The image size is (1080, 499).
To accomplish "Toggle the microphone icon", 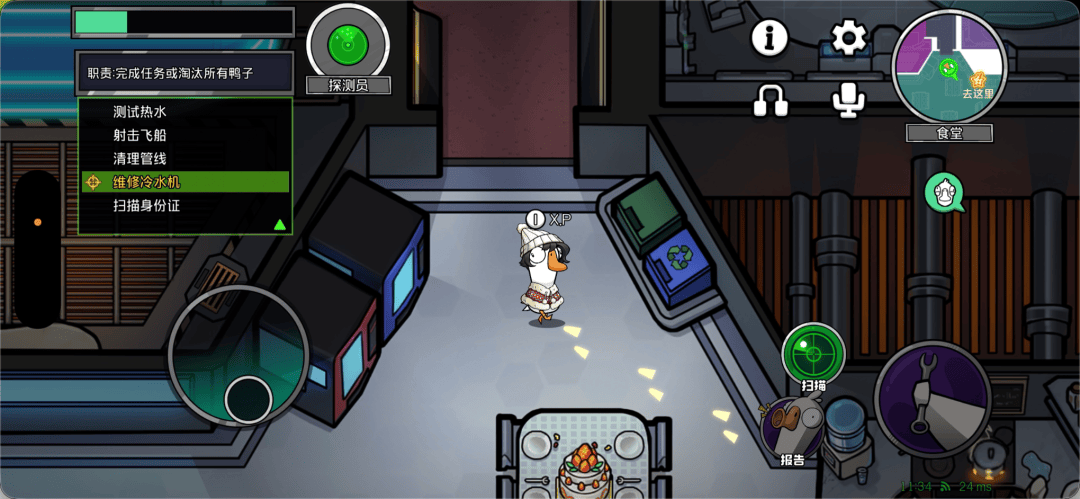I will [850, 98].
